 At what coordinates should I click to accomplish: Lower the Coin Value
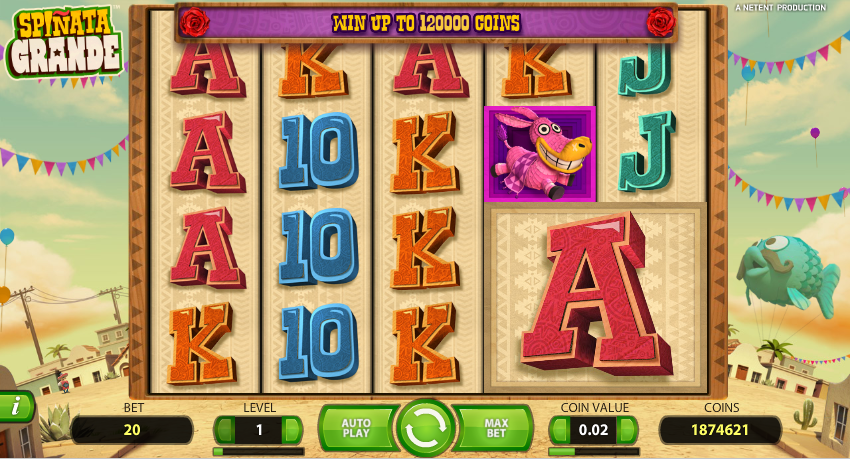[561, 430]
